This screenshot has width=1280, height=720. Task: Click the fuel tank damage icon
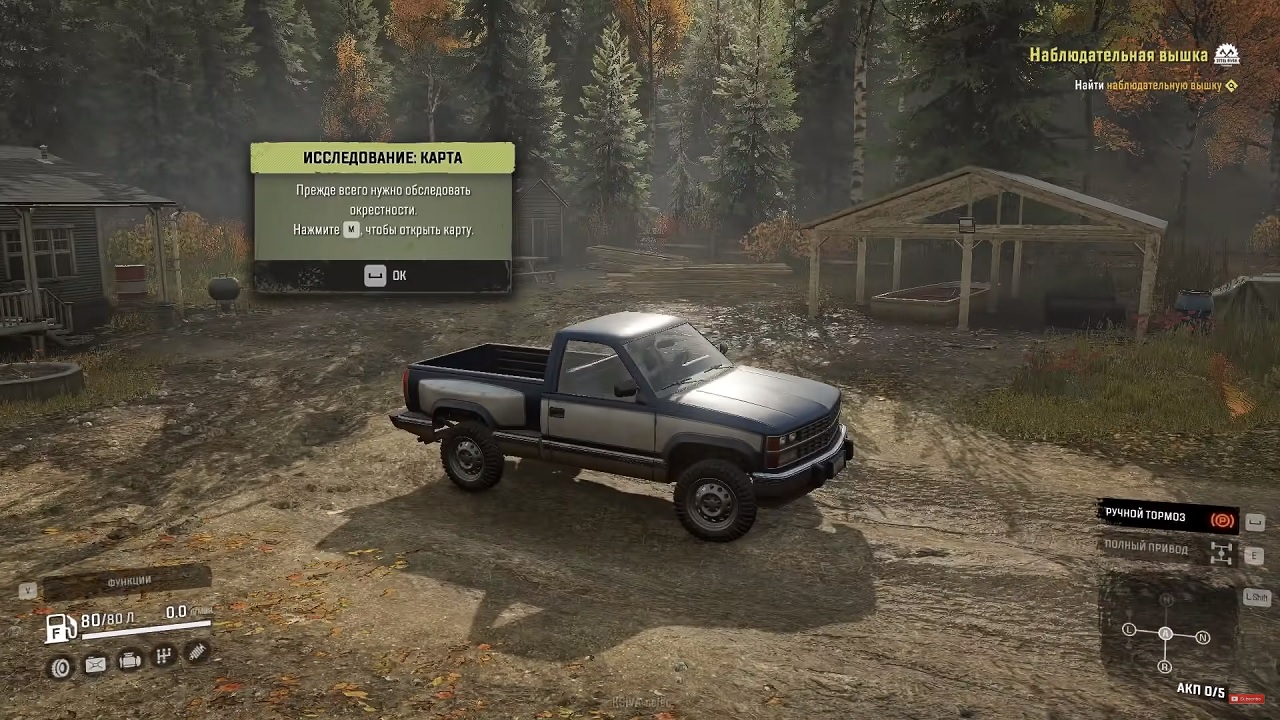click(x=95, y=664)
